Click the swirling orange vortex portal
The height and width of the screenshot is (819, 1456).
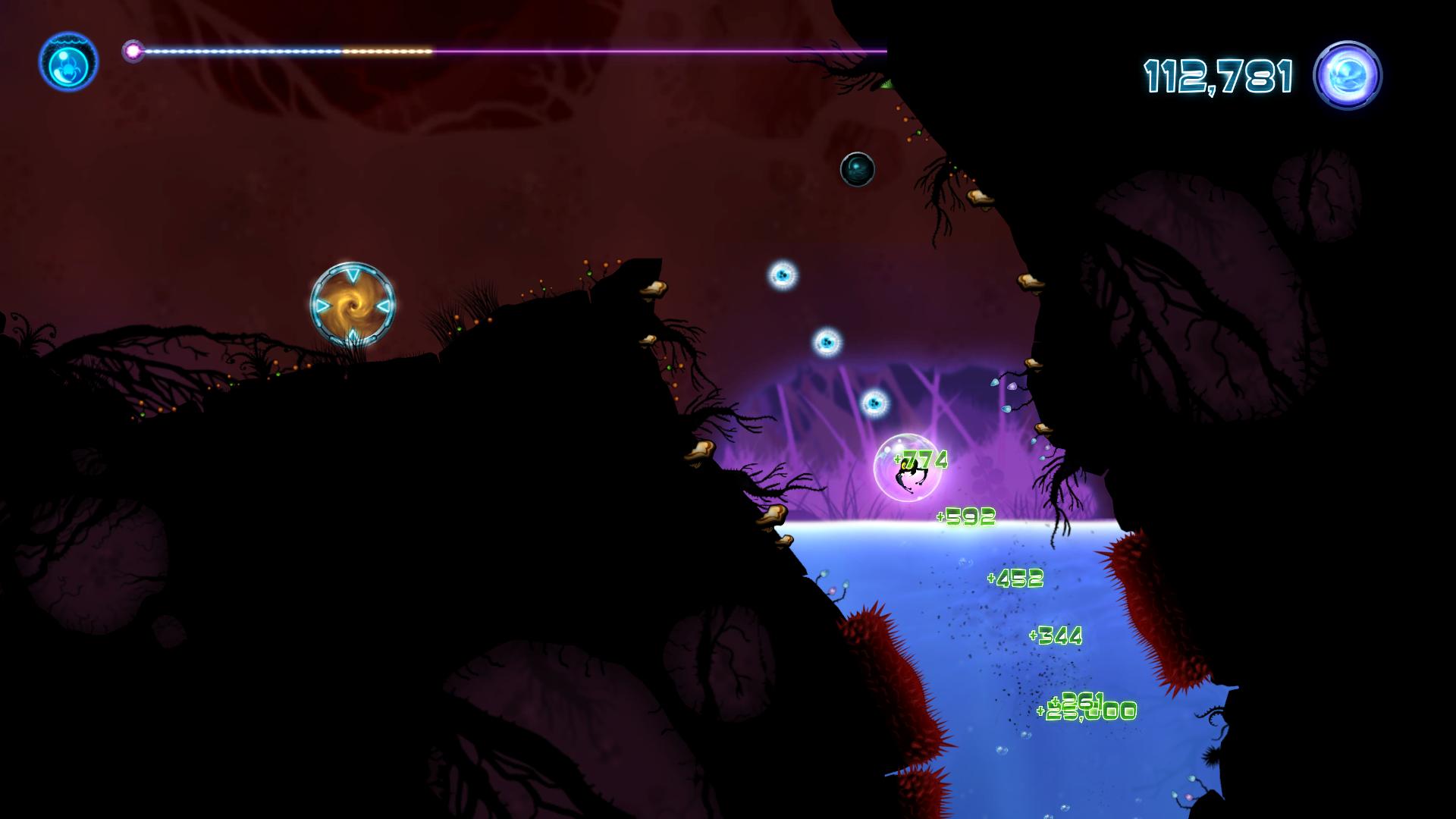[351, 306]
